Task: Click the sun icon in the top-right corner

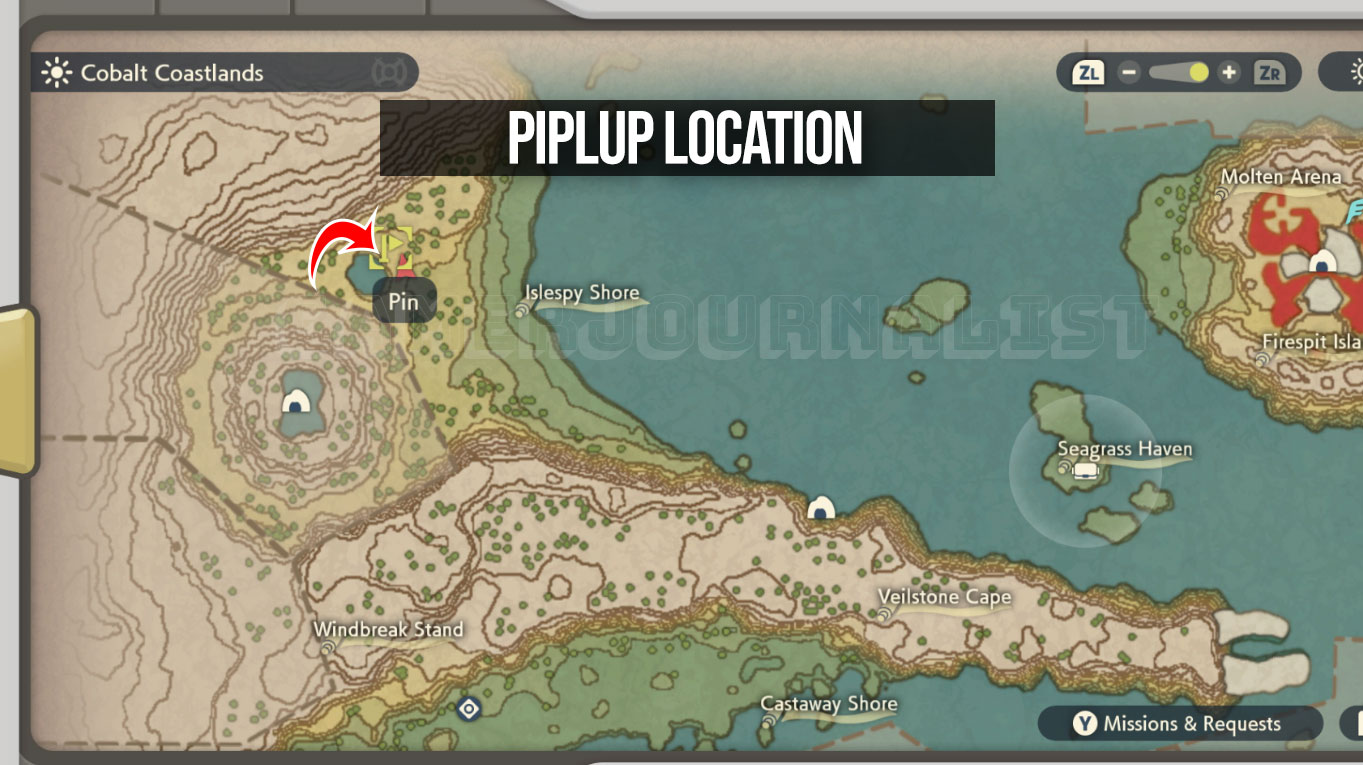Action: [x=1357, y=72]
